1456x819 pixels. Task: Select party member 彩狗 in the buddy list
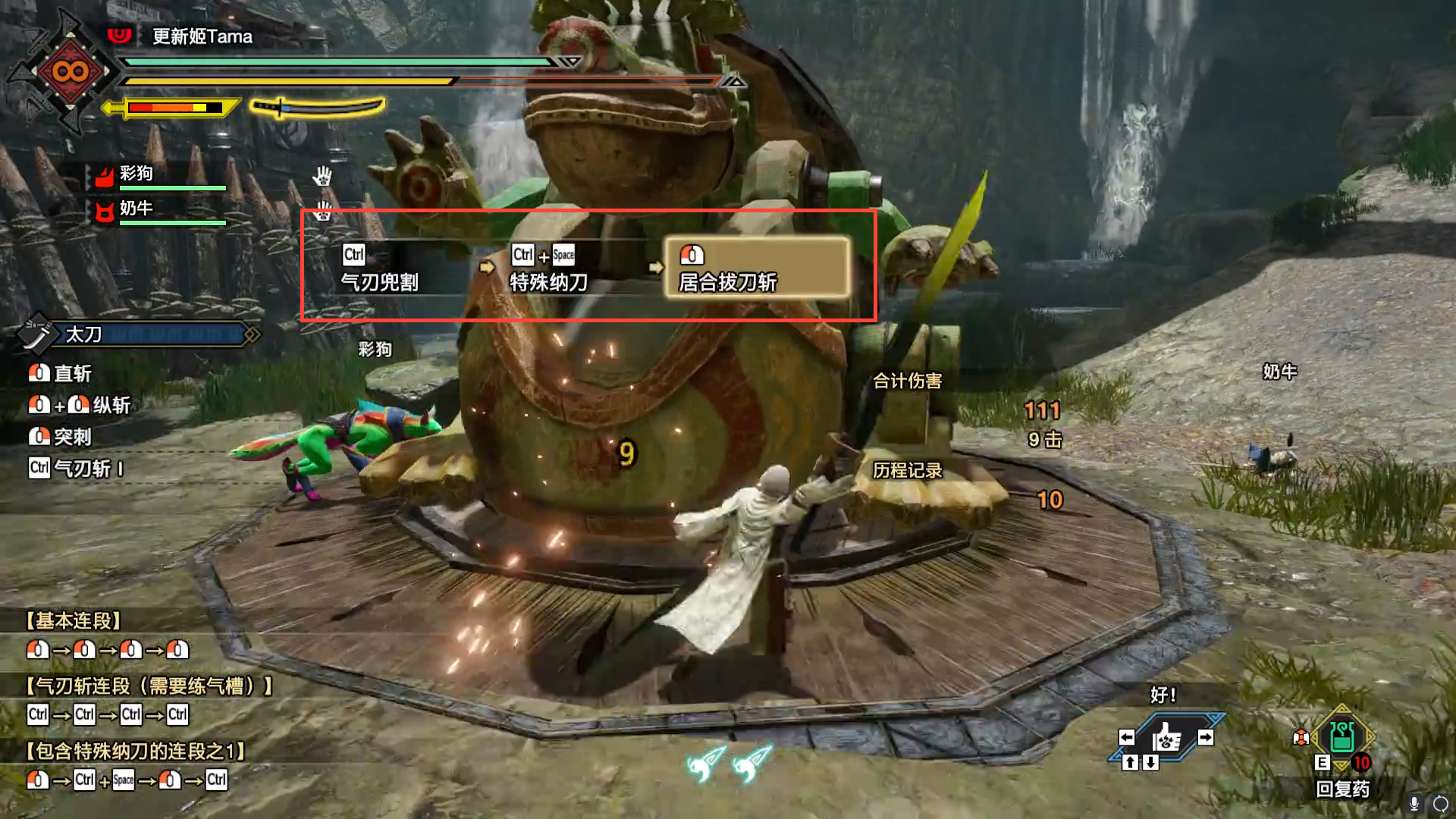coord(136,174)
